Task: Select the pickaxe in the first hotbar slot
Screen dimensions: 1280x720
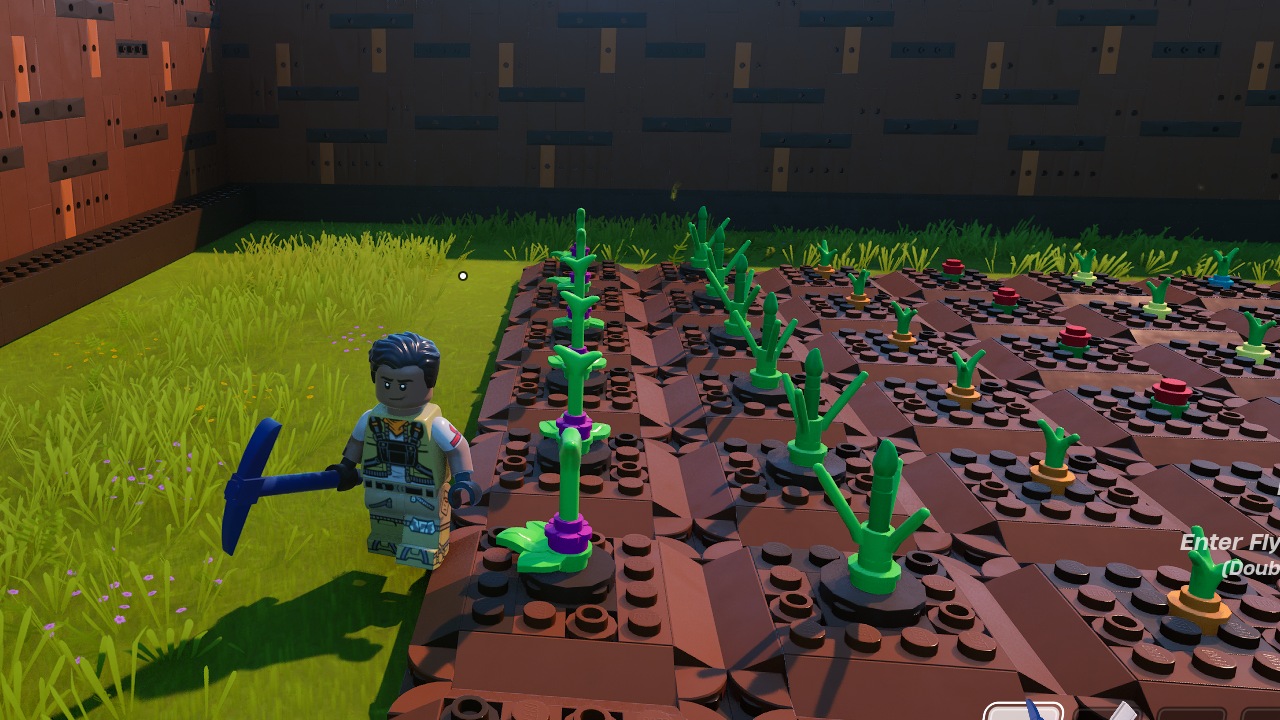Action: coord(1023,712)
